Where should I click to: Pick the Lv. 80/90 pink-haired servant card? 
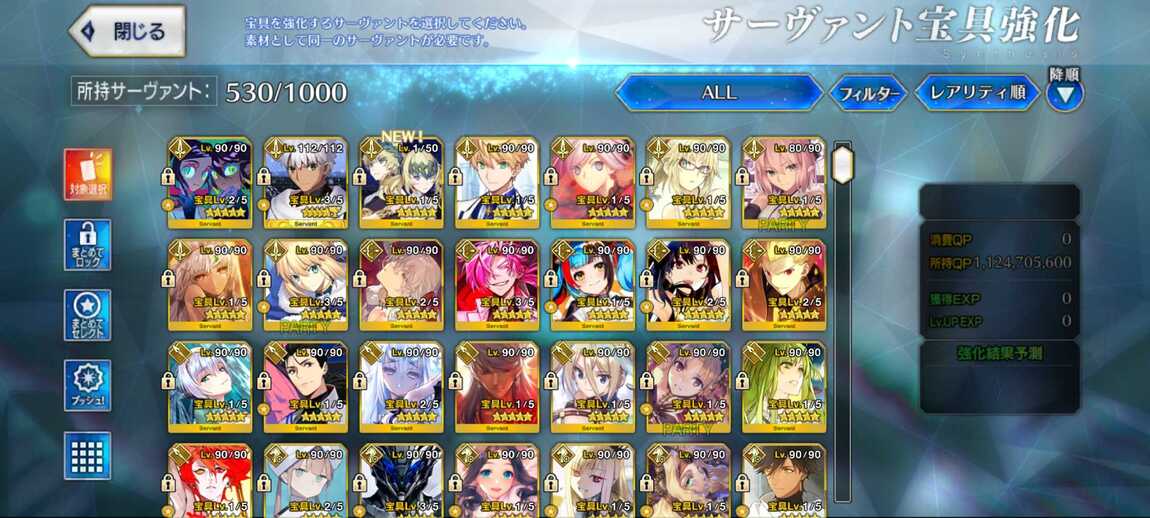(784, 182)
